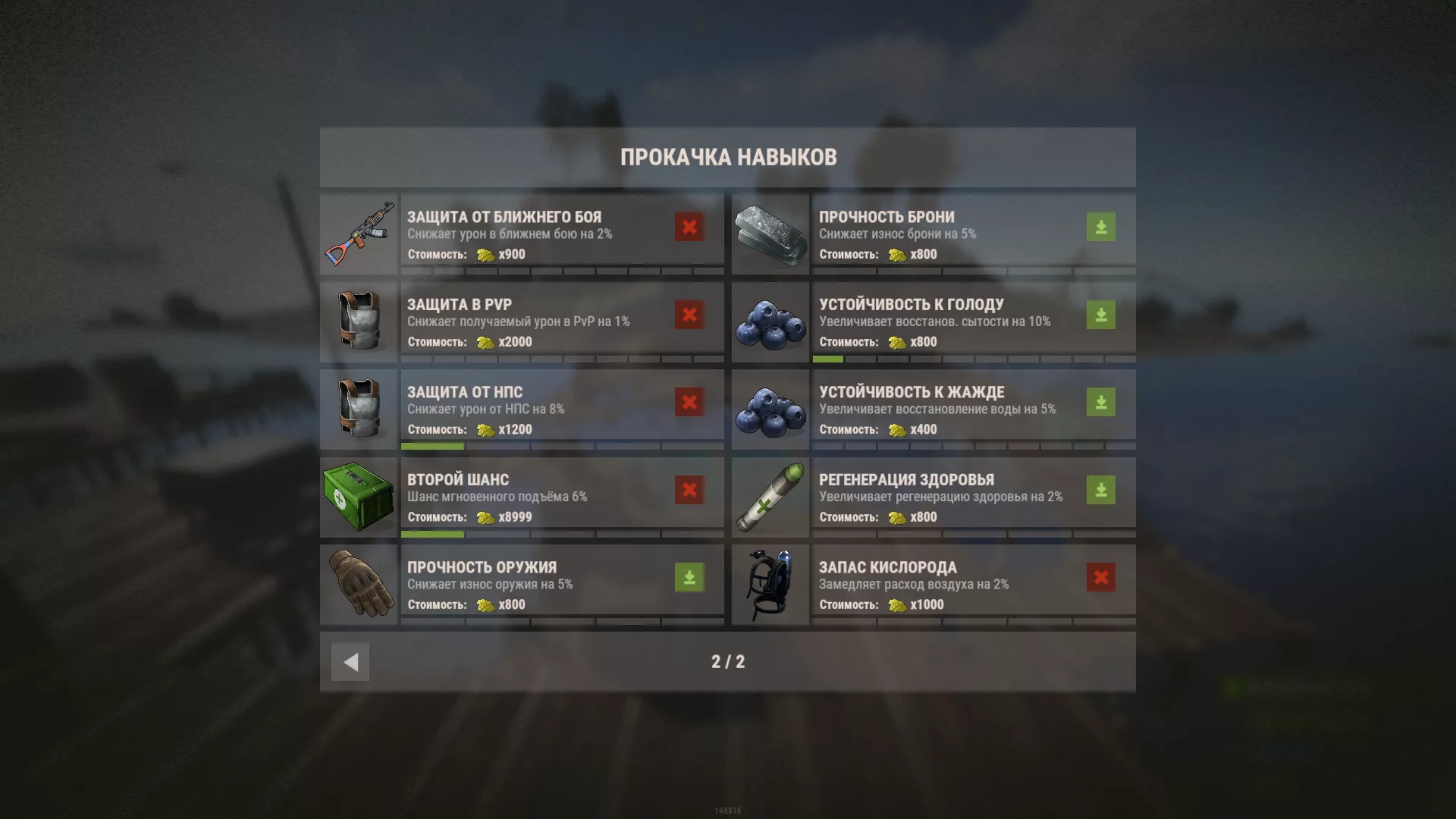Select the gloves icon for Прочность оружия
Image resolution: width=1456 pixels, height=819 pixels.
click(x=360, y=582)
